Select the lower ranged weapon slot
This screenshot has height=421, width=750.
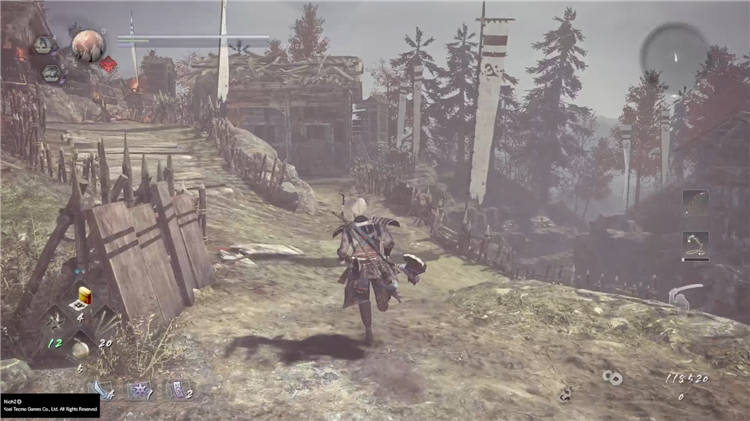click(695, 242)
